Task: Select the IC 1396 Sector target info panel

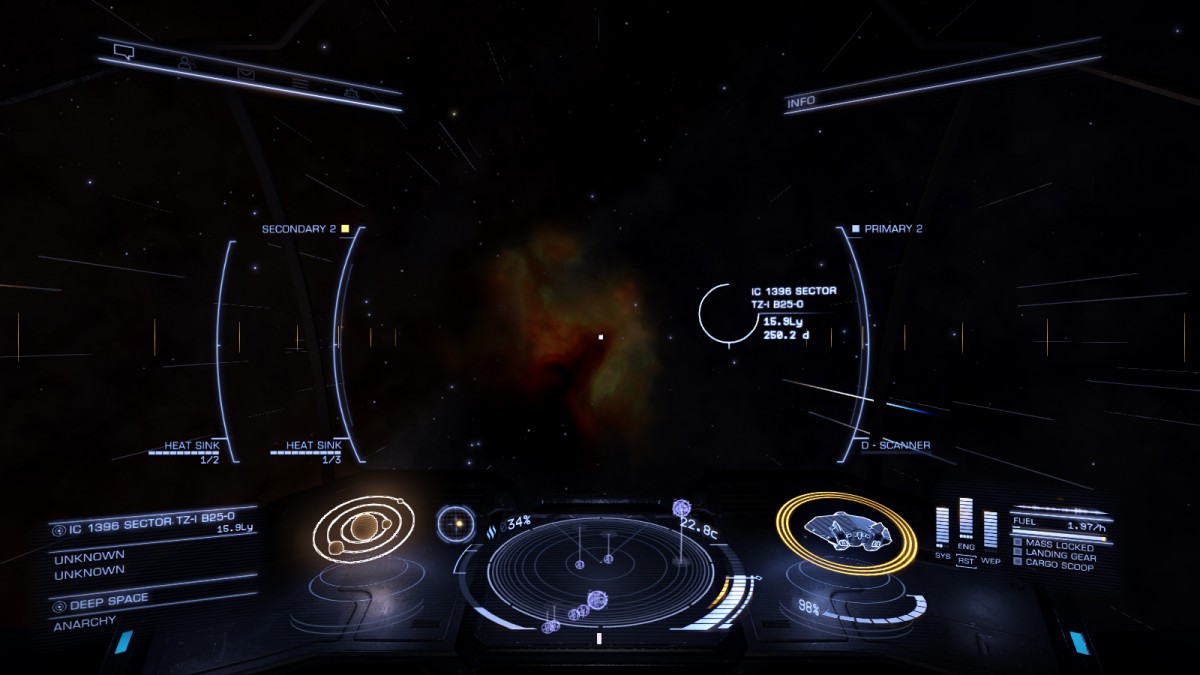Action: point(793,312)
